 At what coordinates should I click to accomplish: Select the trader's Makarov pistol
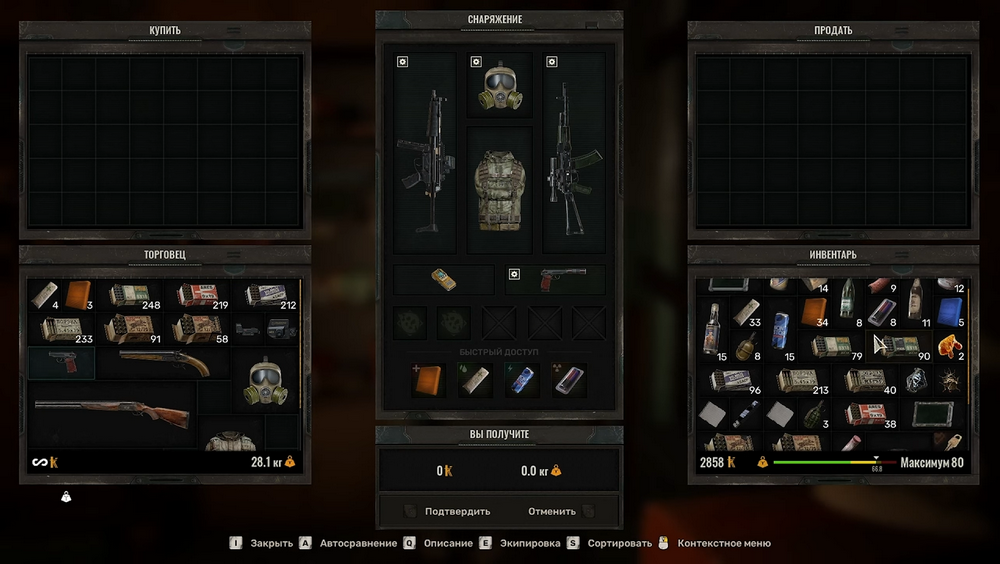[62, 362]
